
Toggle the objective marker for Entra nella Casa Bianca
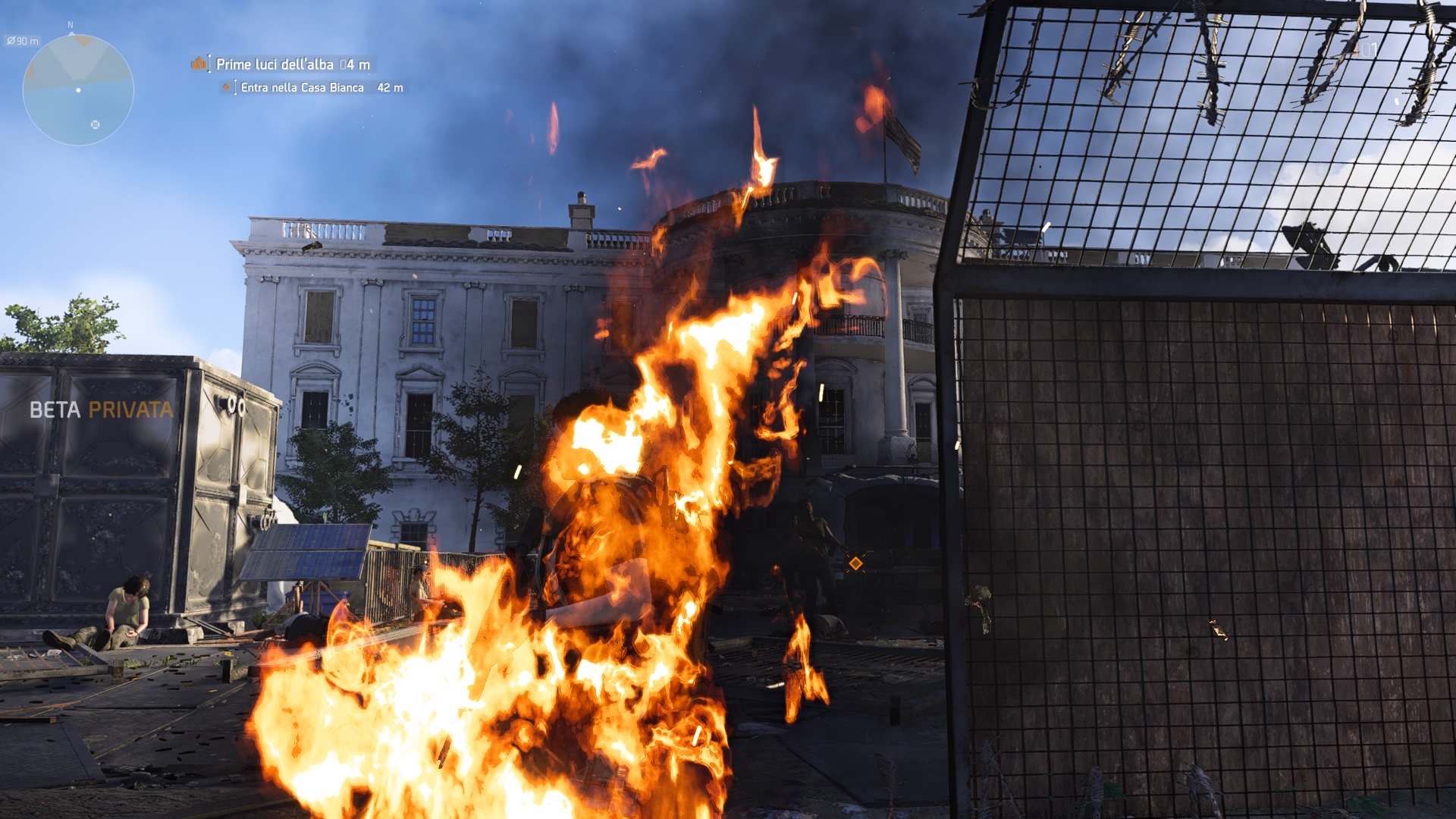coord(226,89)
